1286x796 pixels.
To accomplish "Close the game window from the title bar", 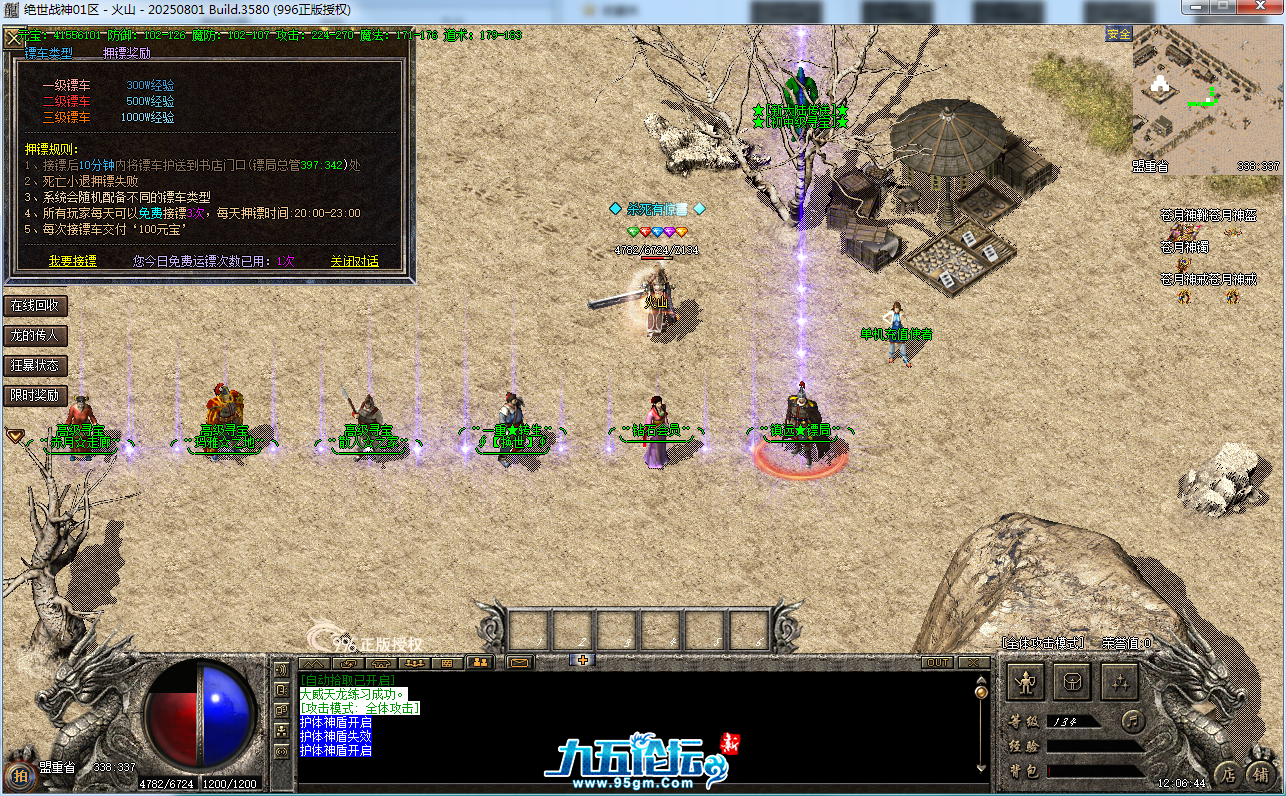I will click(x=1259, y=7).
